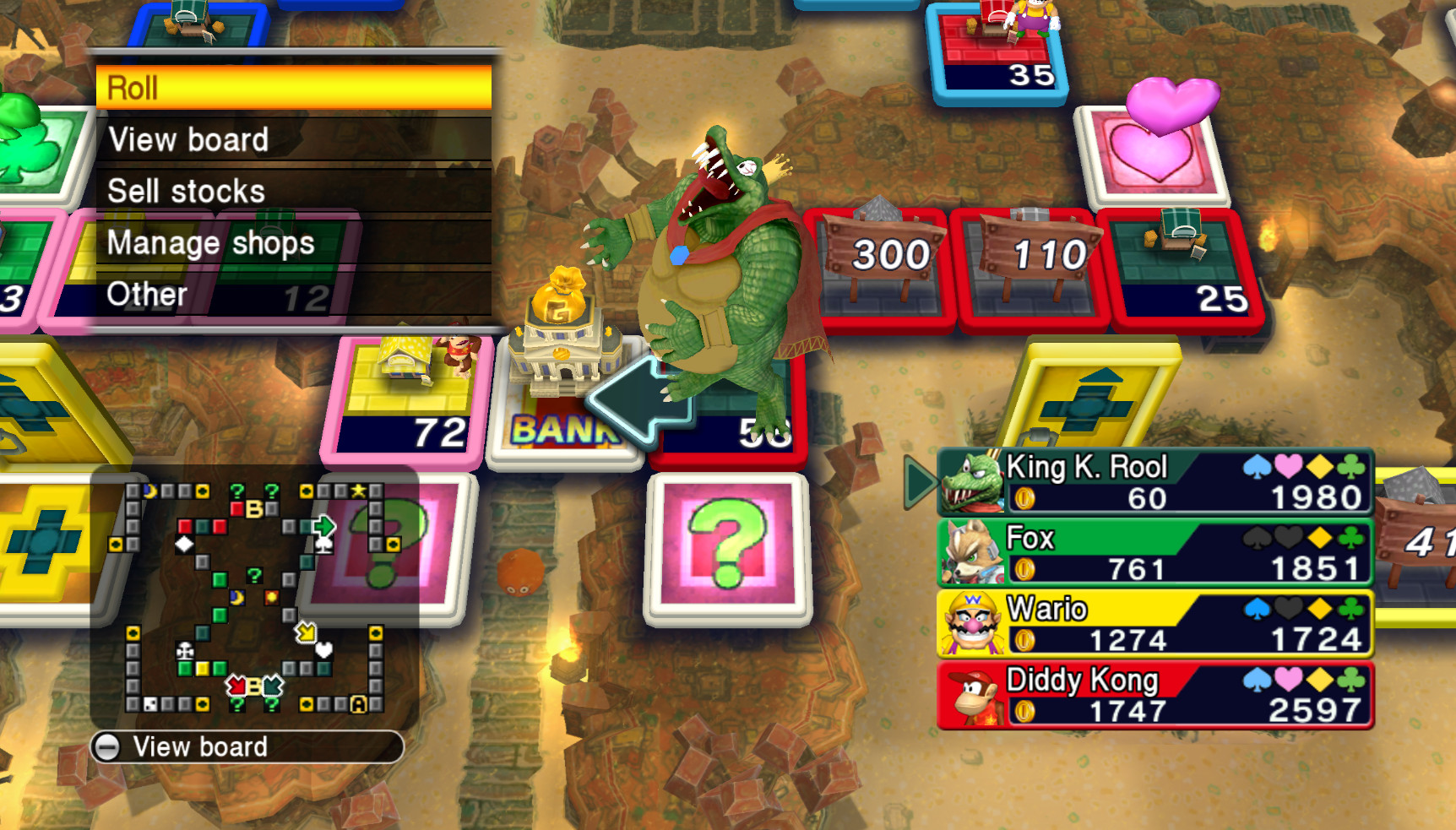This screenshot has height=830, width=1456.
Task: Collapse the minimap using the minus icon
Action: pyautogui.click(x=110, y=746)
